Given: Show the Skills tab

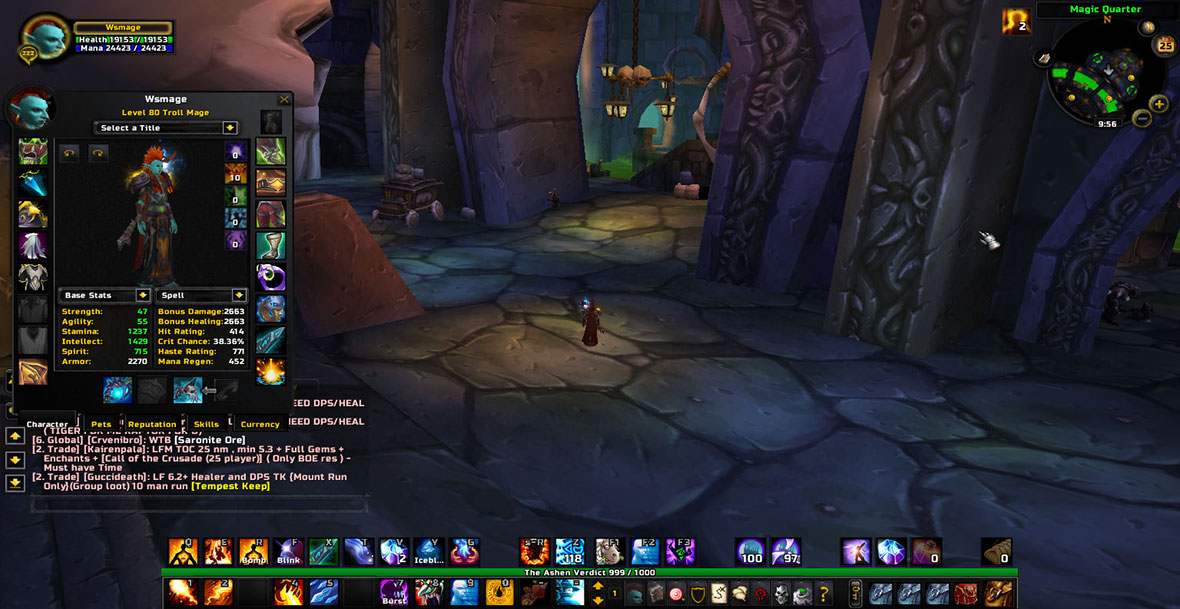Looking at the screenshot, I should click(x=206, y=424).
